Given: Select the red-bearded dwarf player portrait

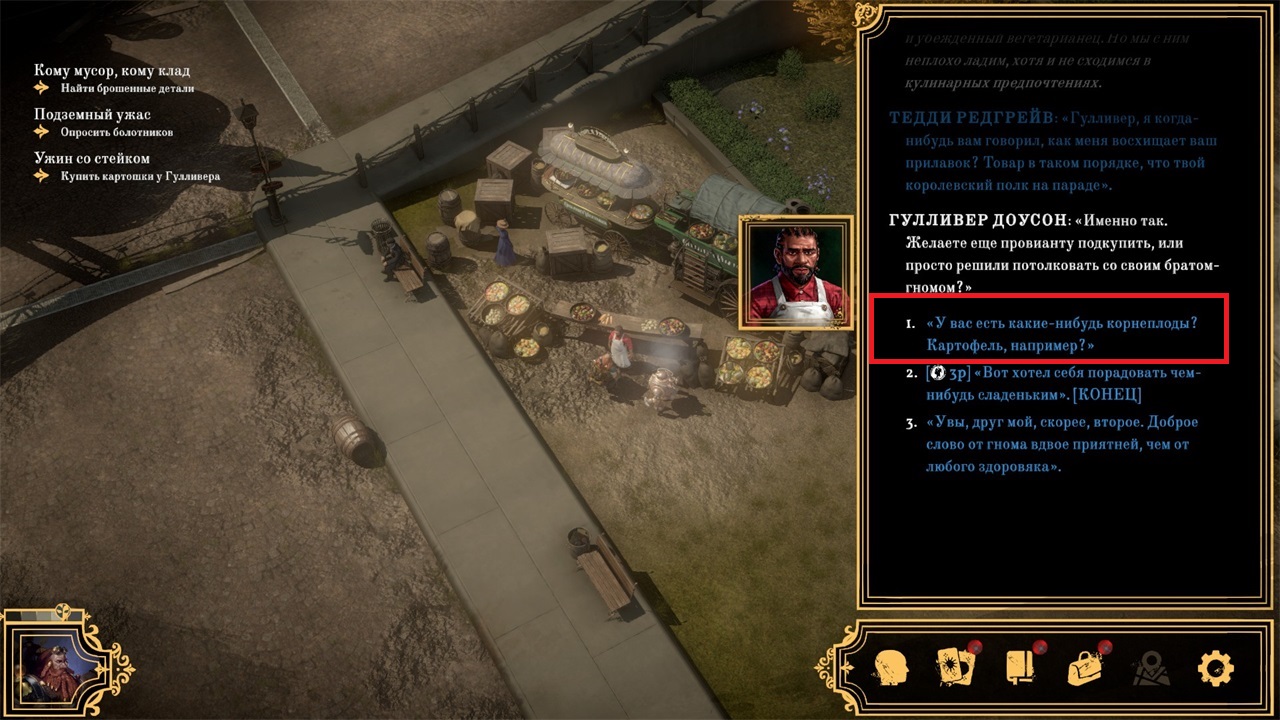Looking at the screenshot, I should (48, 667).
